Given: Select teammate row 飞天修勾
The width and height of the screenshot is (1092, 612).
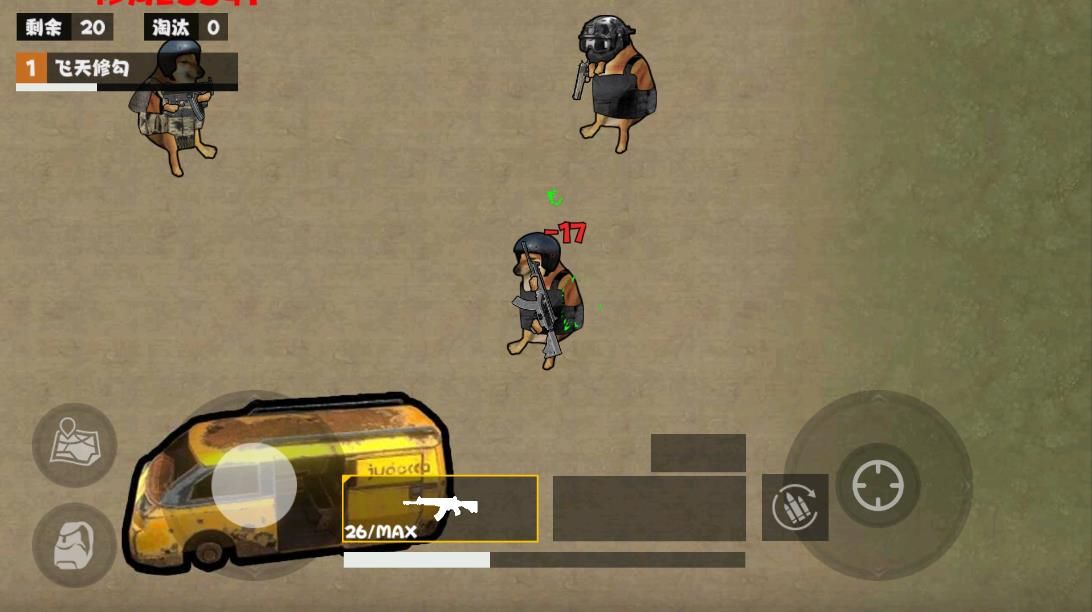Looking at the screenshot, I should coord(126,69).
